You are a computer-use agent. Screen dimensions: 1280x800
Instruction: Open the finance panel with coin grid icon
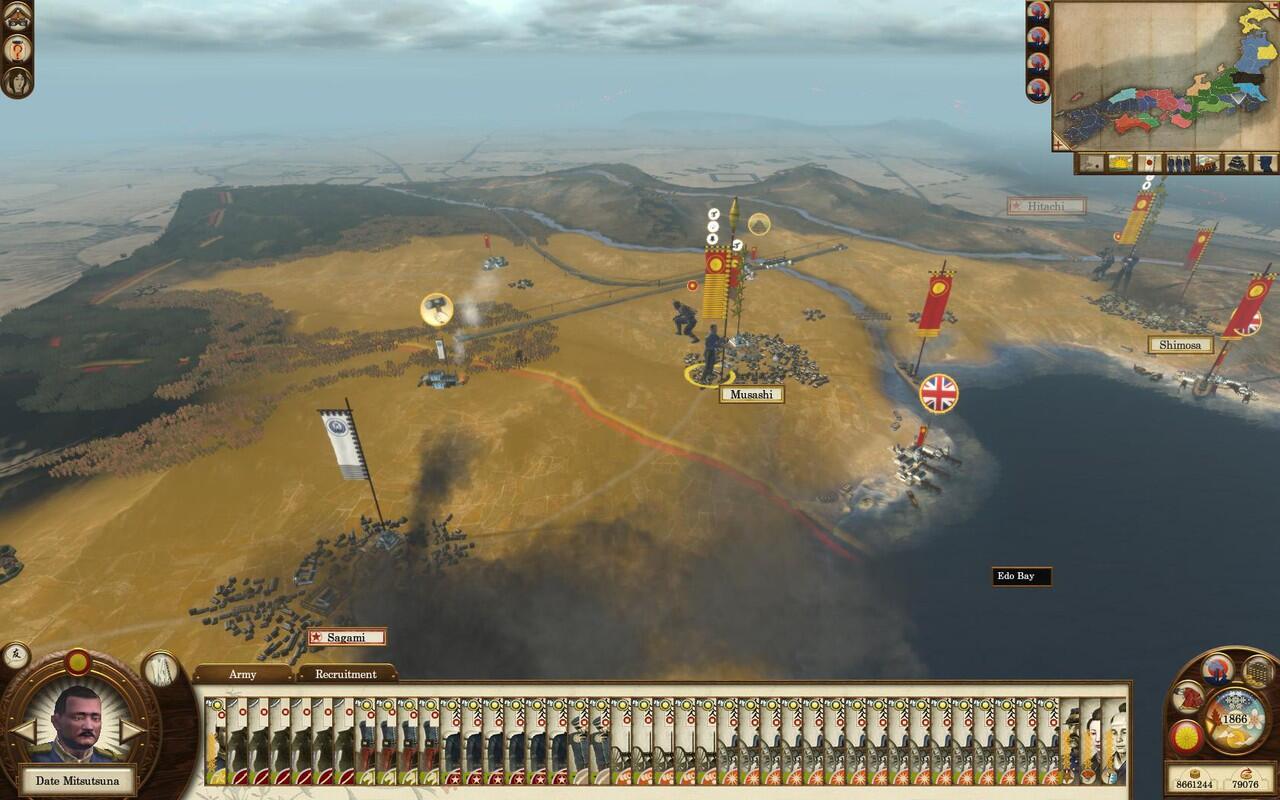click(1257, 670)
